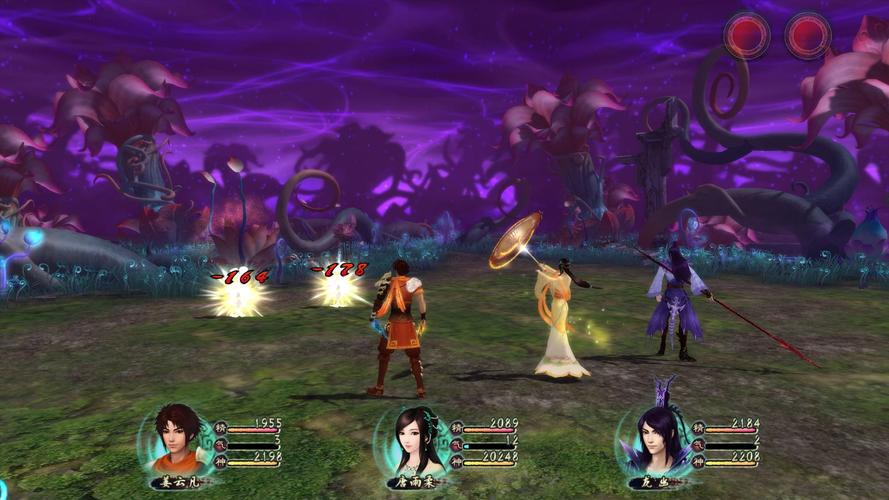Choose the 唐雨柔 party portrait
The height and width of the screenshot is (500, 889).
415,440
